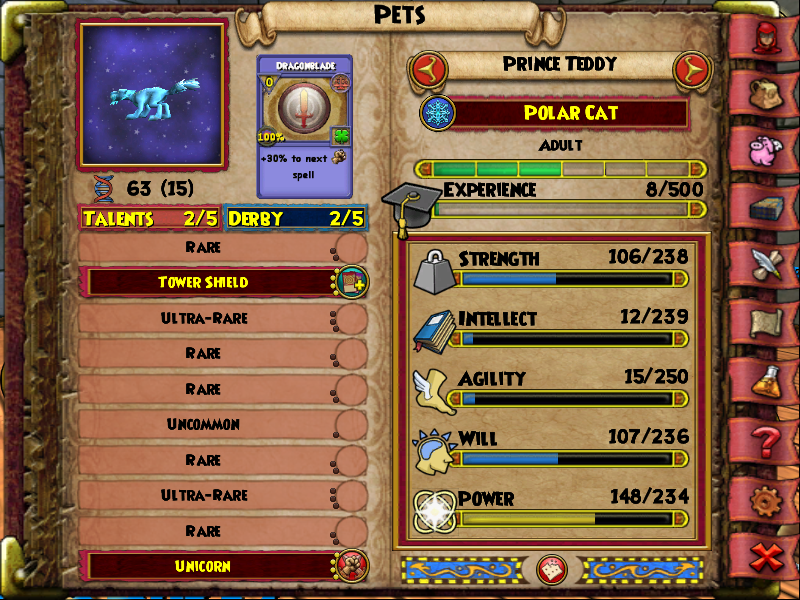The height and width of the screenshot is (600, 800).
Task: Open the spell deck tab
Action: (x=770, y=208)
